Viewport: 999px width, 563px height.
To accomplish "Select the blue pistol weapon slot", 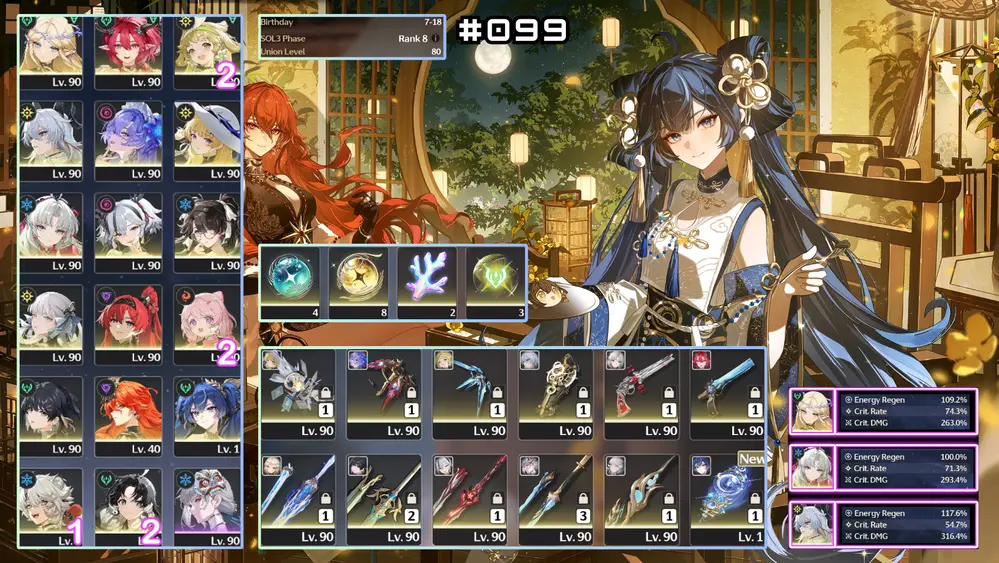I will 726,390.
